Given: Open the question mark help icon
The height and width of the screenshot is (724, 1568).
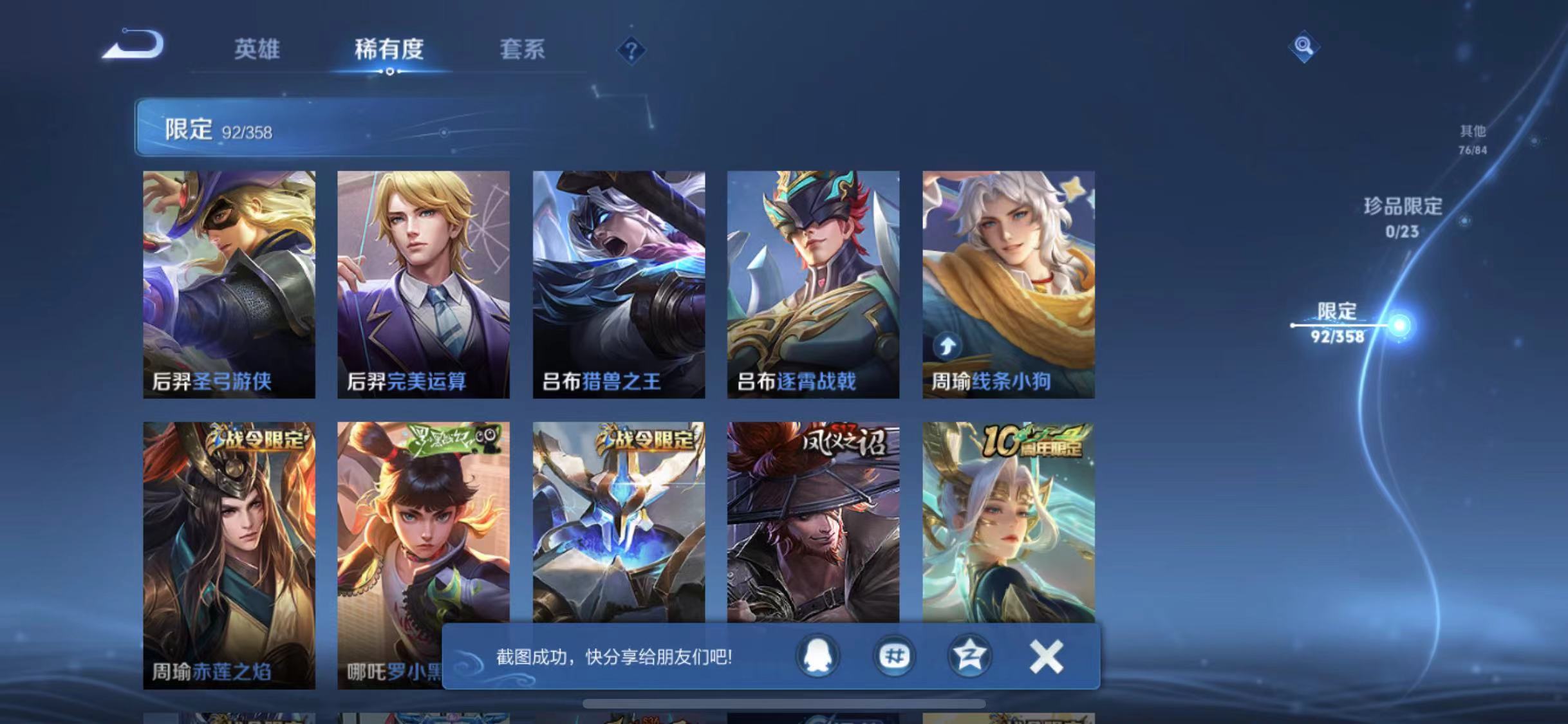Looking at the screenshot, I should coord(632,50).
